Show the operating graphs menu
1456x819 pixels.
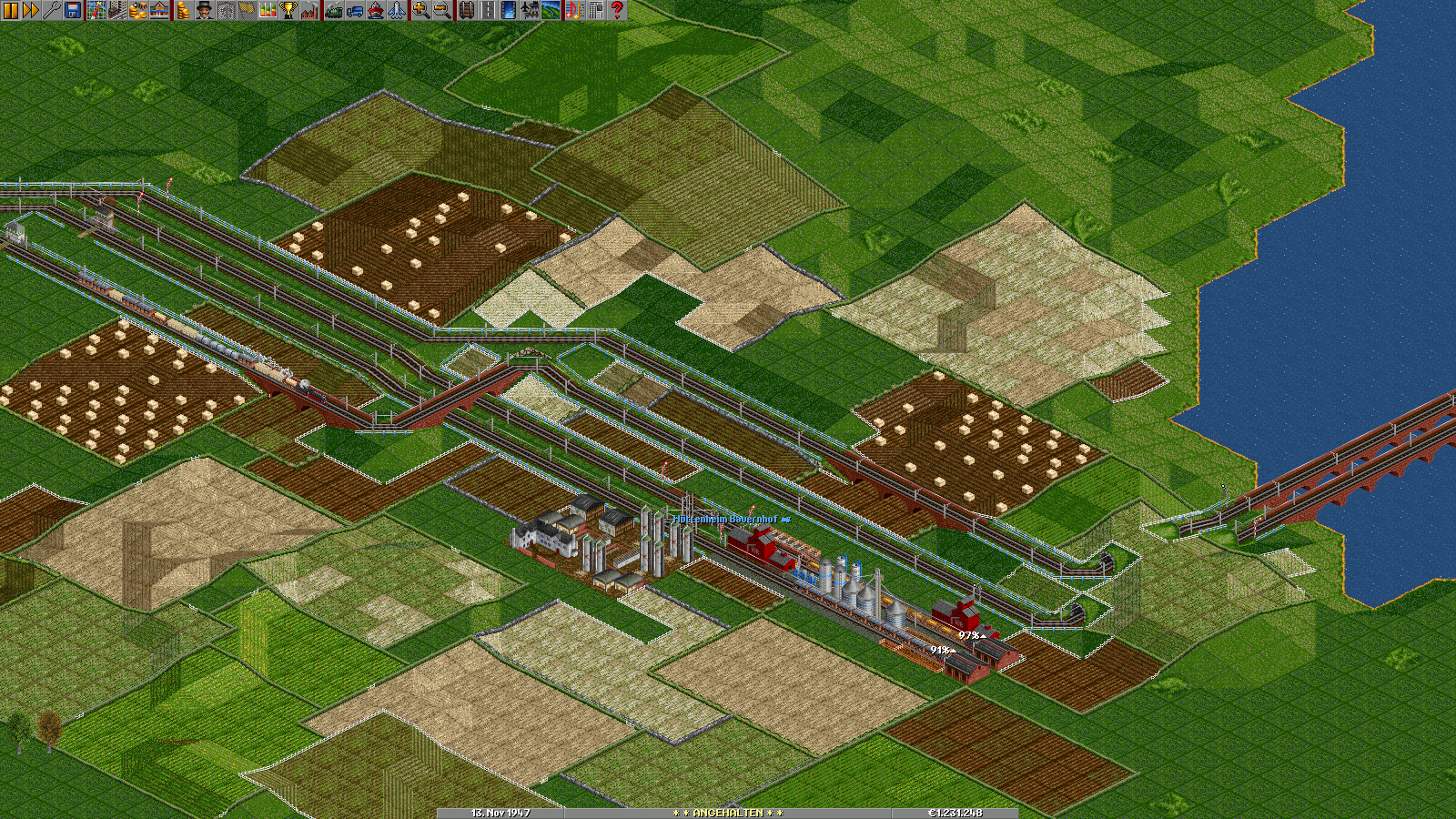(x=268, y=10)
